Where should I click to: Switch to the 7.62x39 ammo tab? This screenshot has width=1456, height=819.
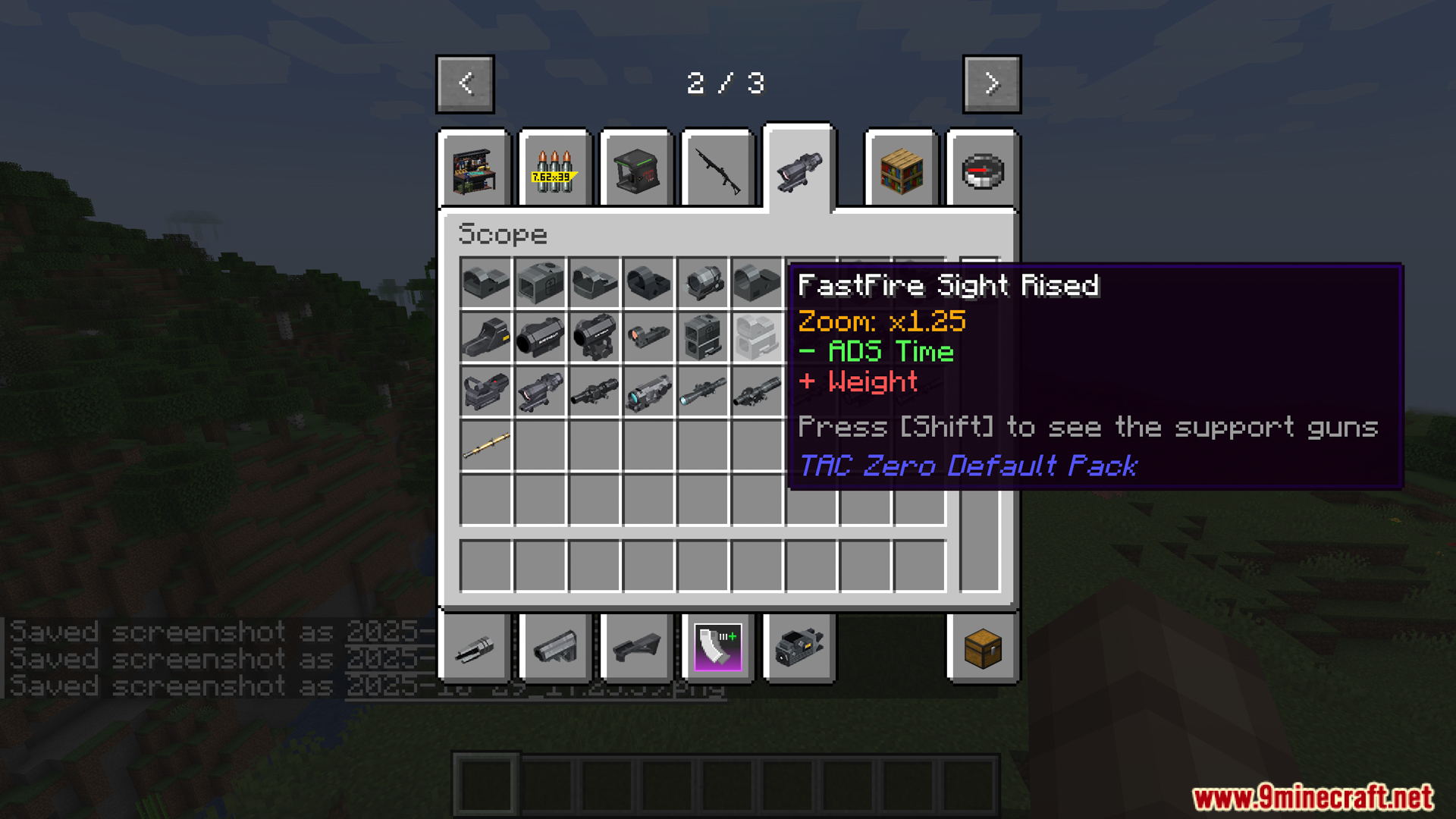click(555, 171)
